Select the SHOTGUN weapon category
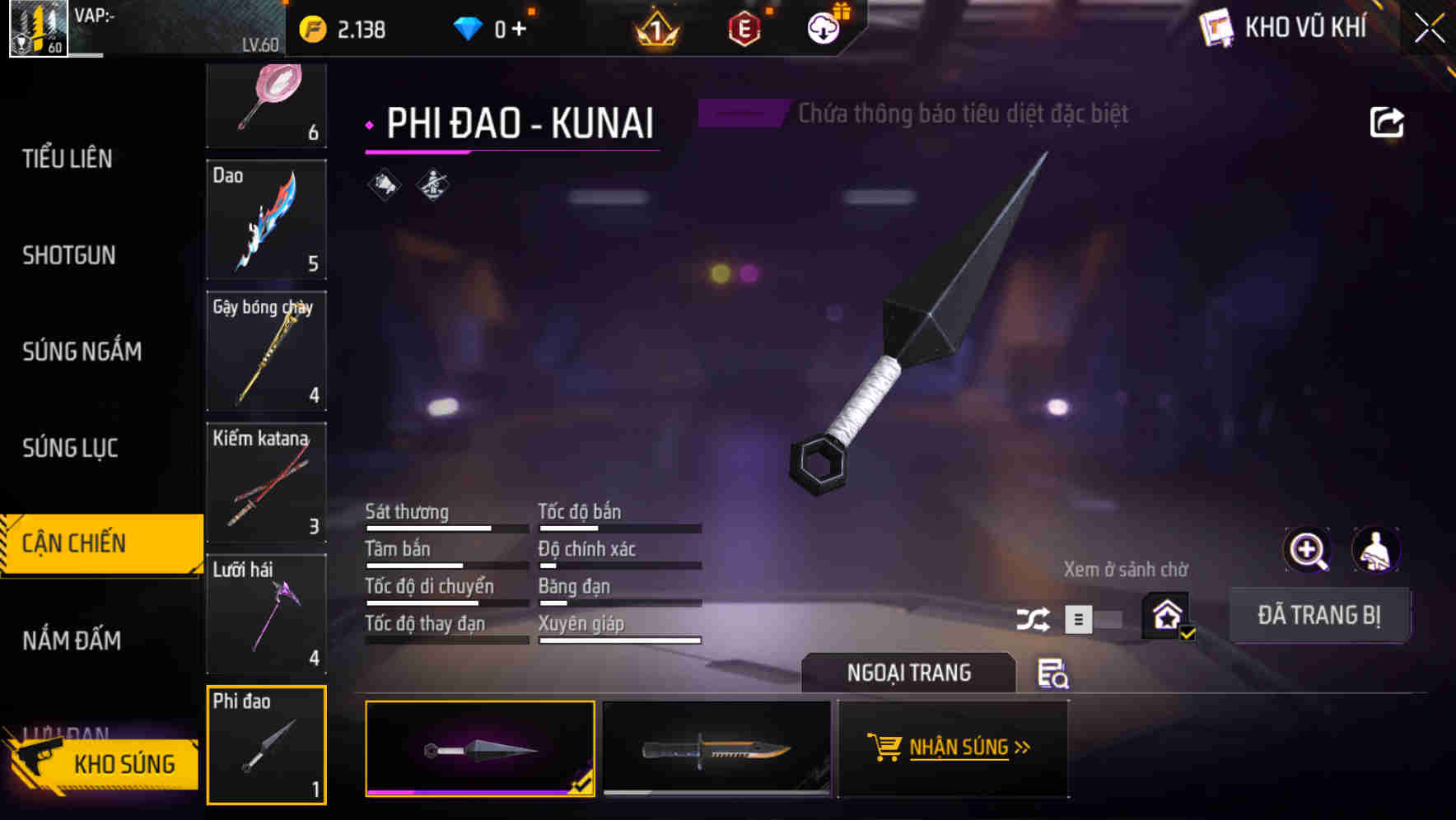 (69, 255)
